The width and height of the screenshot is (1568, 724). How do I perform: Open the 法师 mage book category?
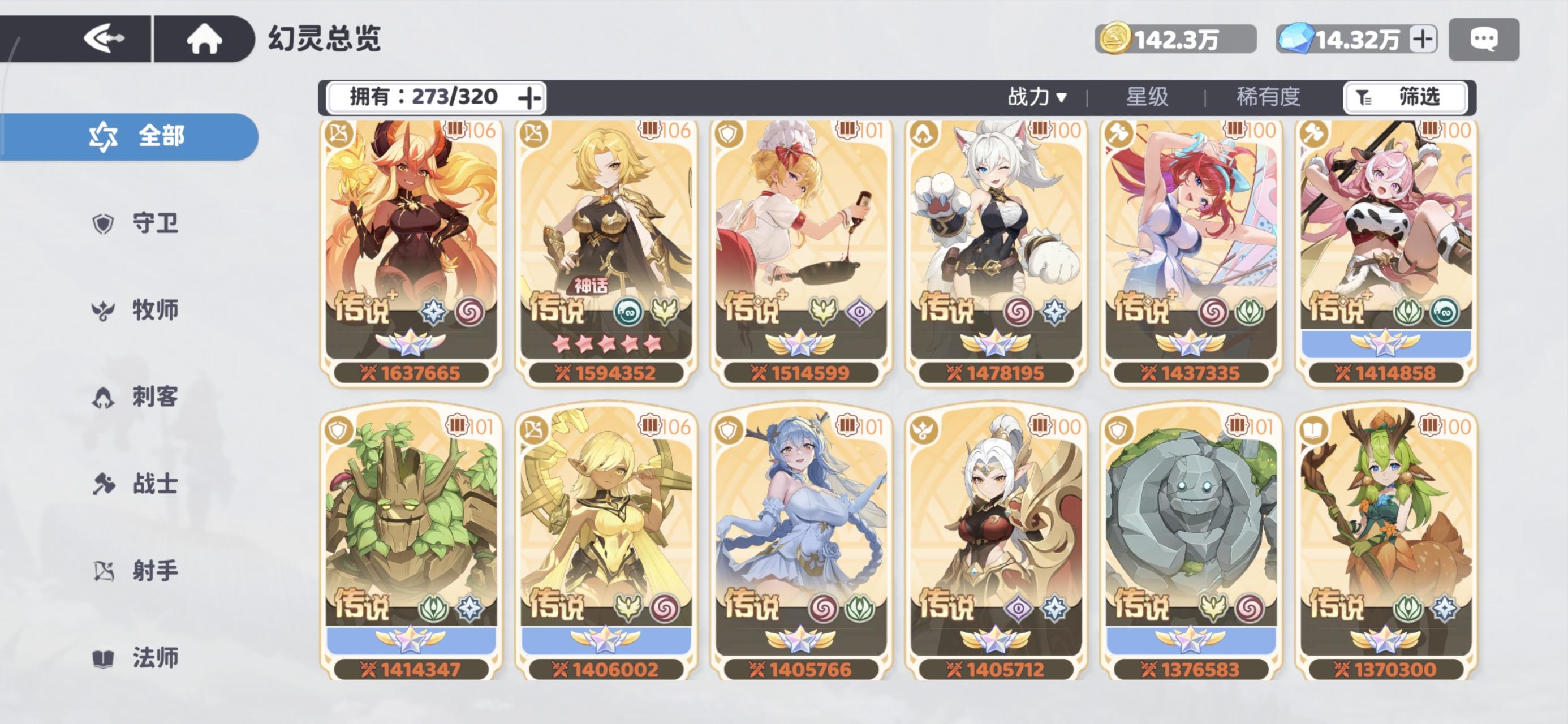point(105,658)
